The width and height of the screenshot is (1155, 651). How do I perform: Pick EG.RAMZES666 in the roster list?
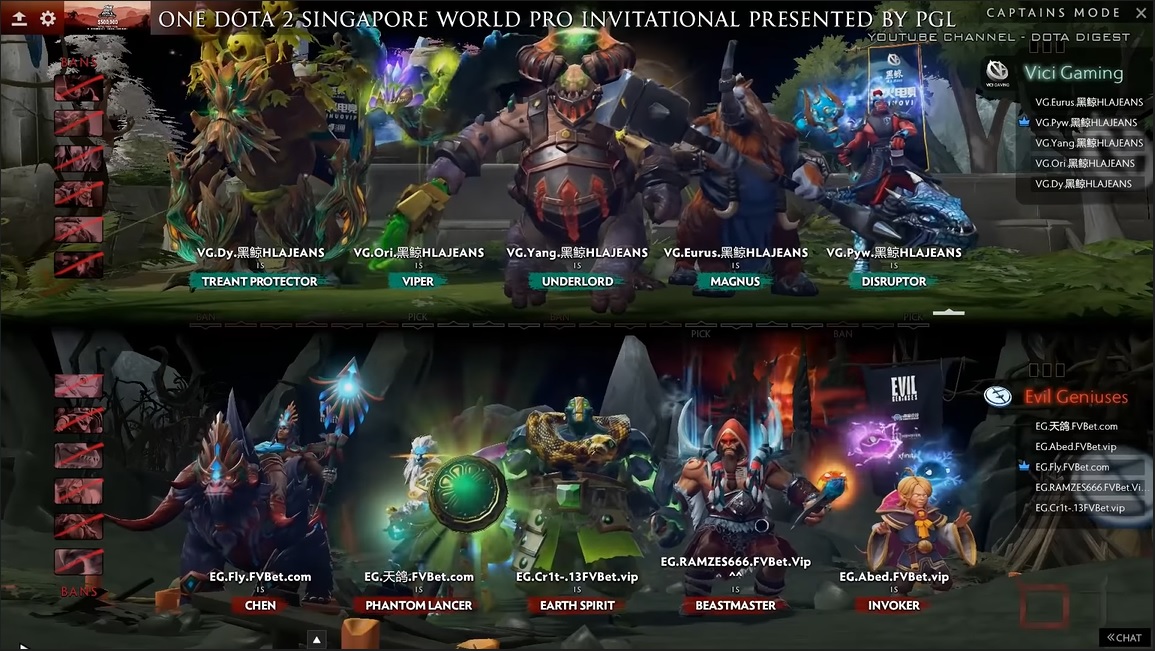(x=1088, y=487)
